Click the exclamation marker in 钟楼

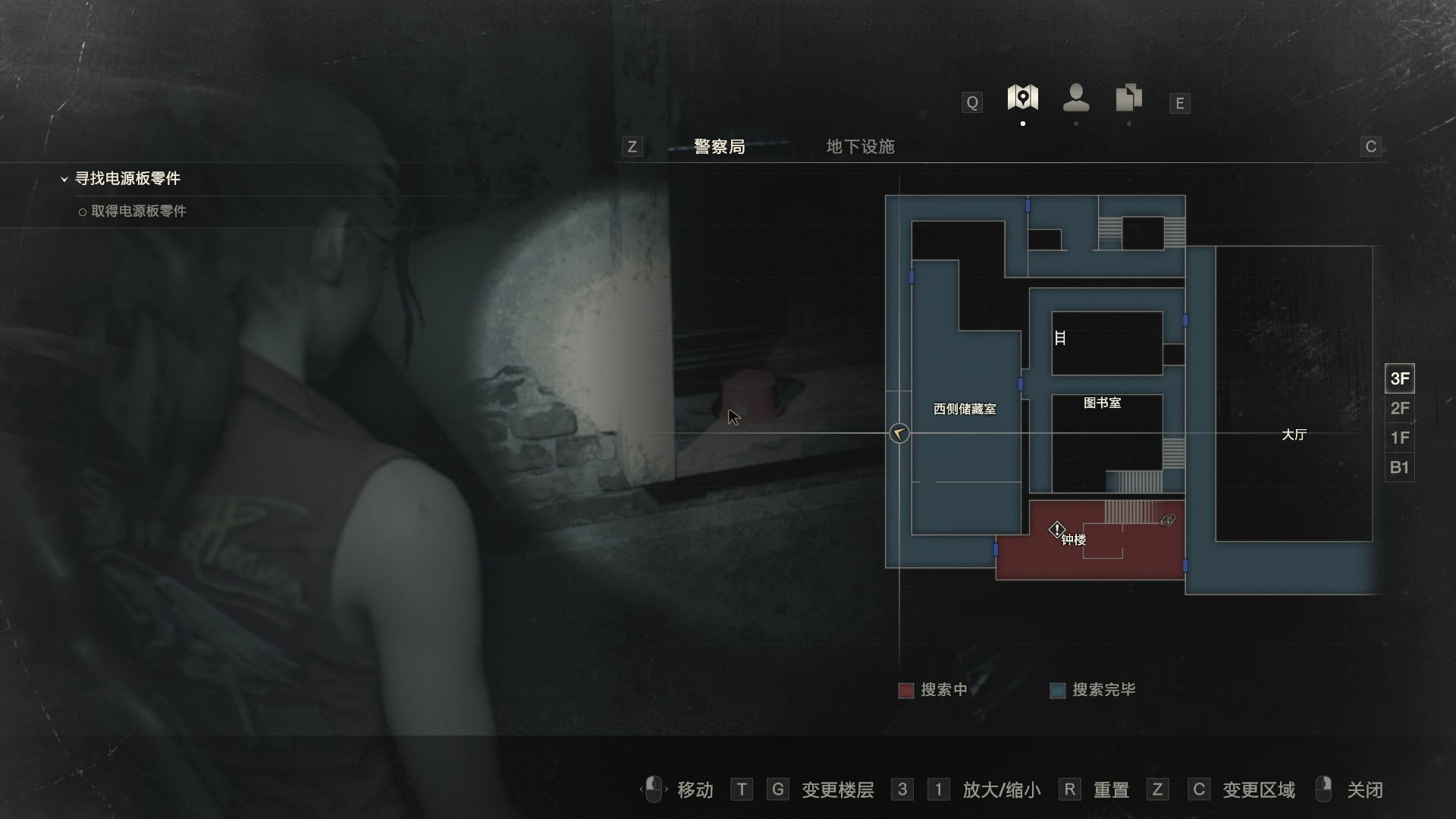click(x=1056, y=529)
